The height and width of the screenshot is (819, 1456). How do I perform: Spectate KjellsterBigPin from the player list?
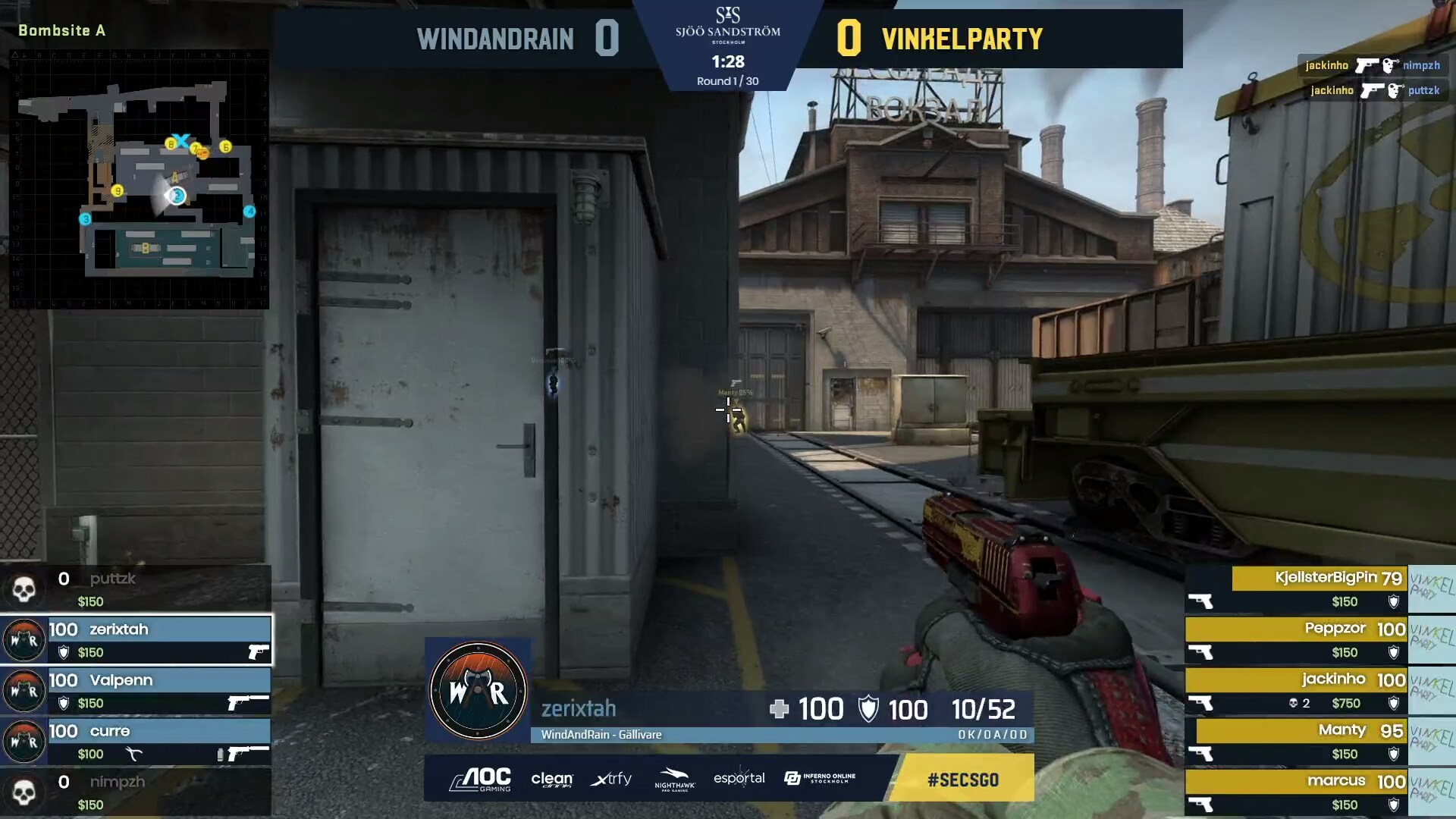1297,589
